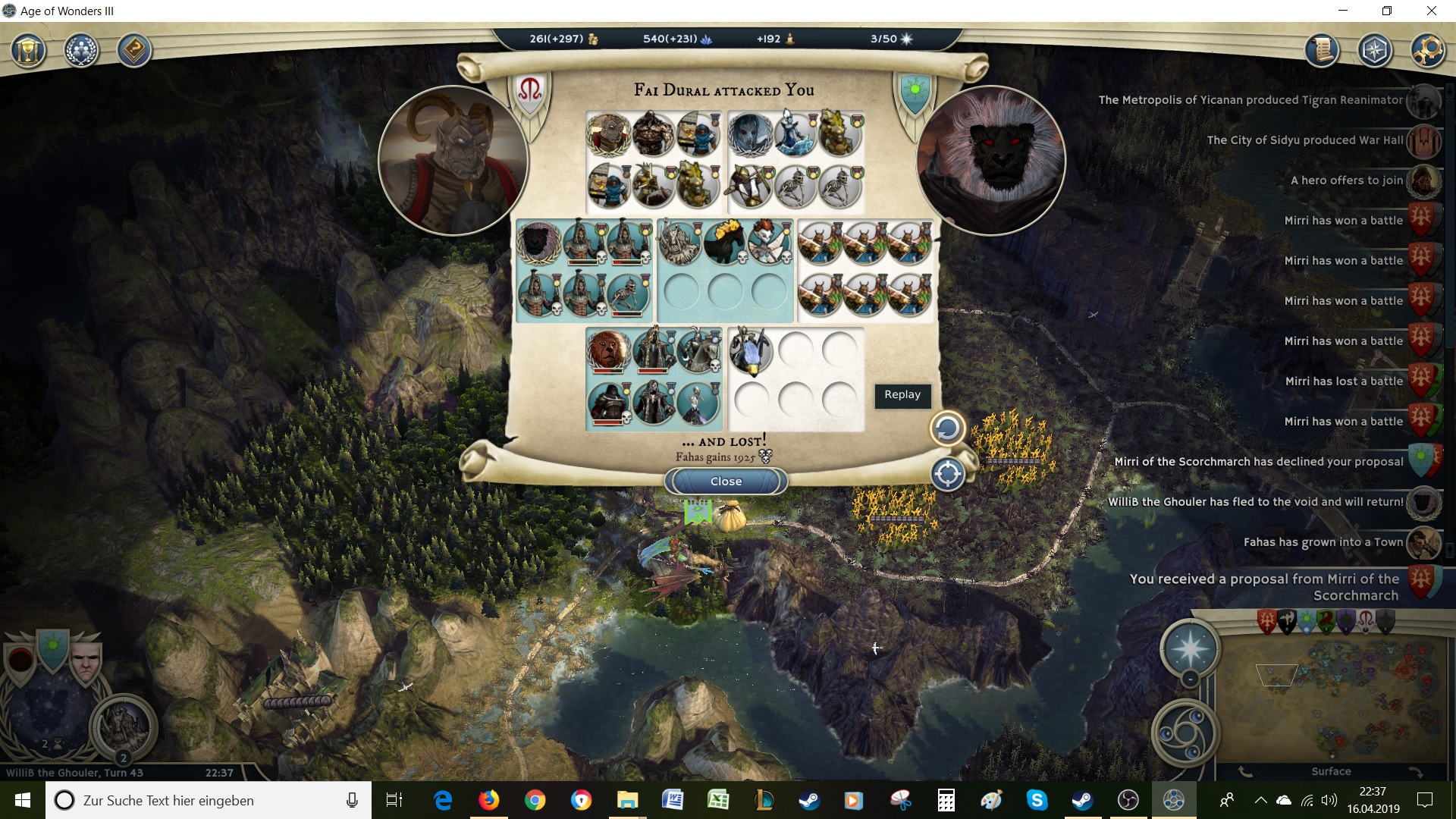Viewport: 1456px width, 819px height.
Task: Open the spell star button by minimap
Action: [1189, 649]
